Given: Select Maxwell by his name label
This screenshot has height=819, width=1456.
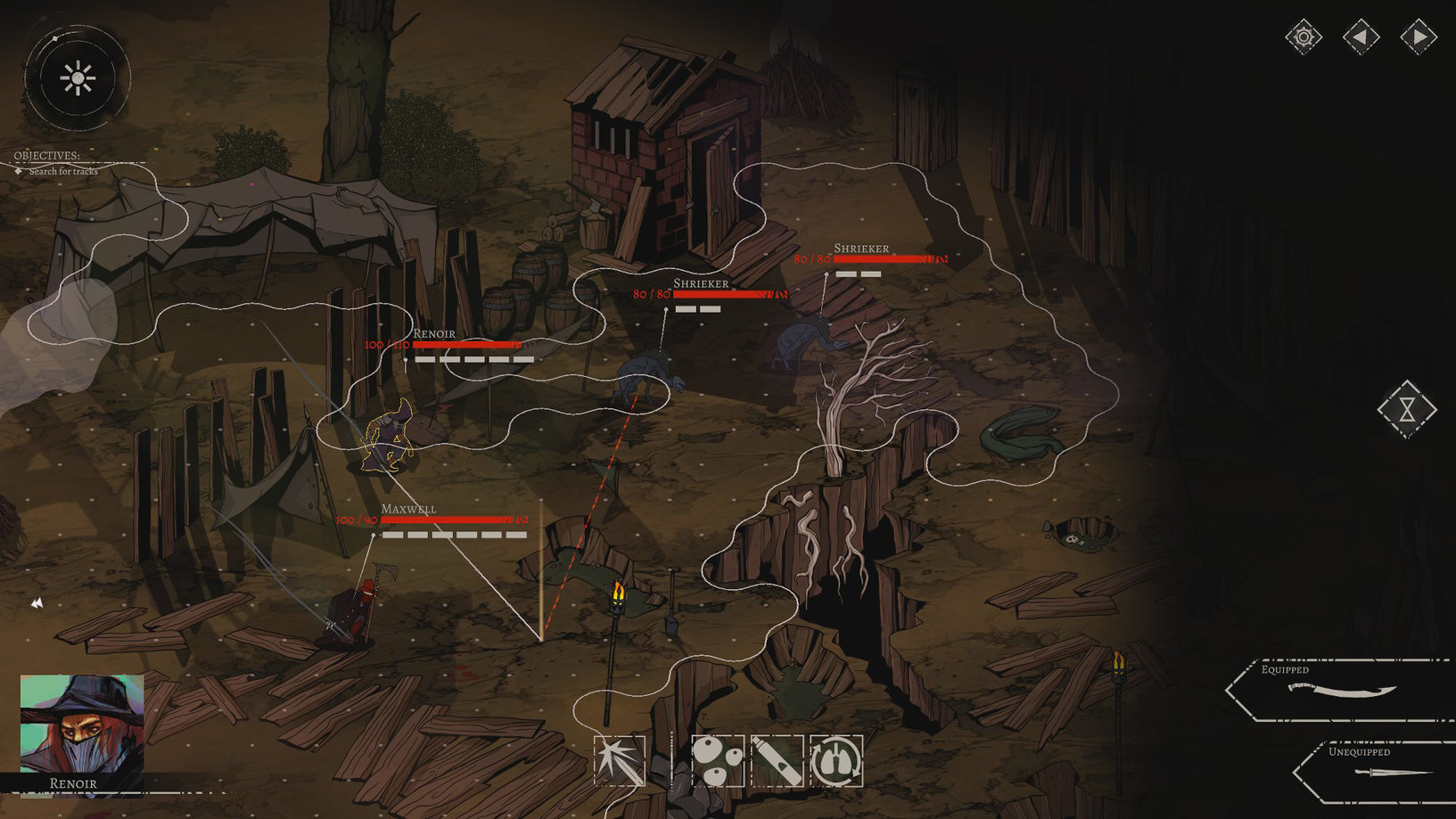Looking at the screenshot, I should [x=408, y=509].
